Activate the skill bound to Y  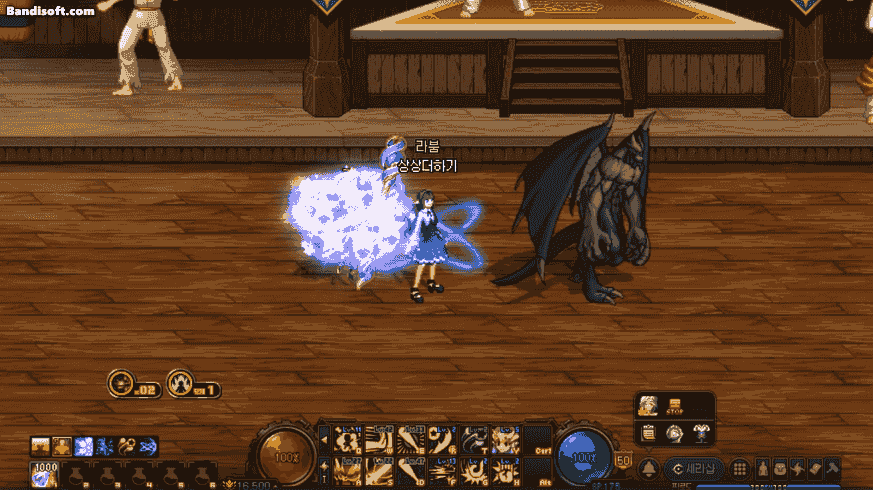click(506, 438)
